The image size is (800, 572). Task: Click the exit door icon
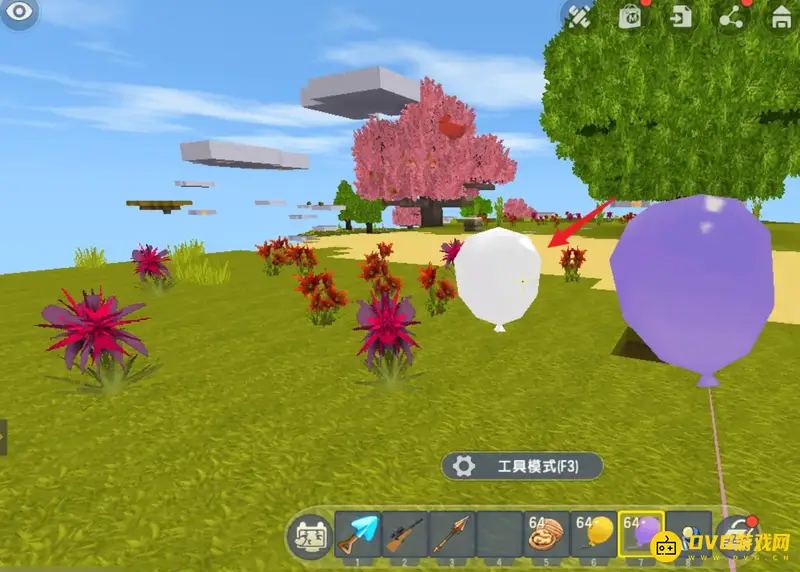click(x=682, y=16)
